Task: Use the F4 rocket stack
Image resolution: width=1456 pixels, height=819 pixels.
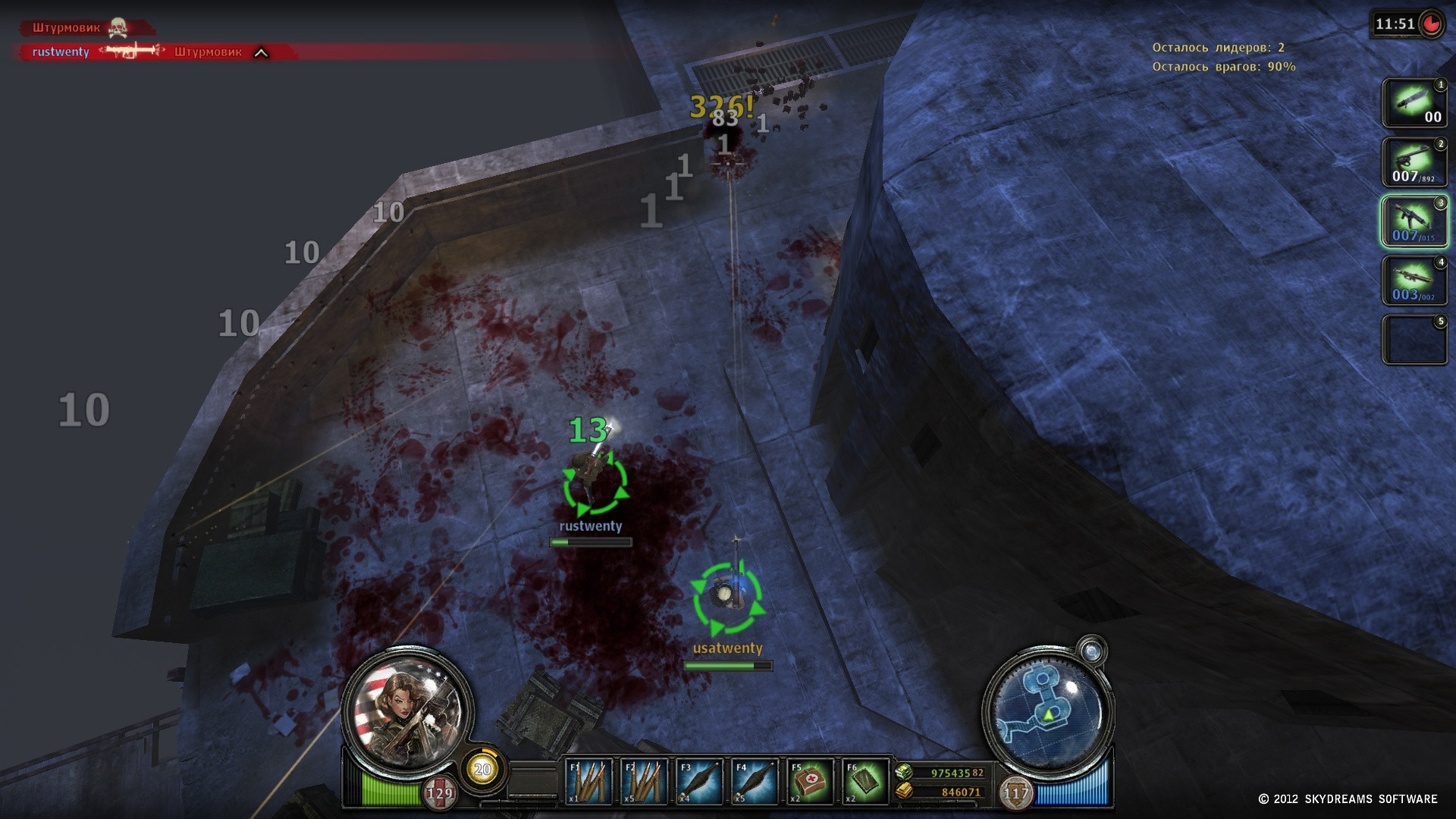Action: click(x=755, y=782)
